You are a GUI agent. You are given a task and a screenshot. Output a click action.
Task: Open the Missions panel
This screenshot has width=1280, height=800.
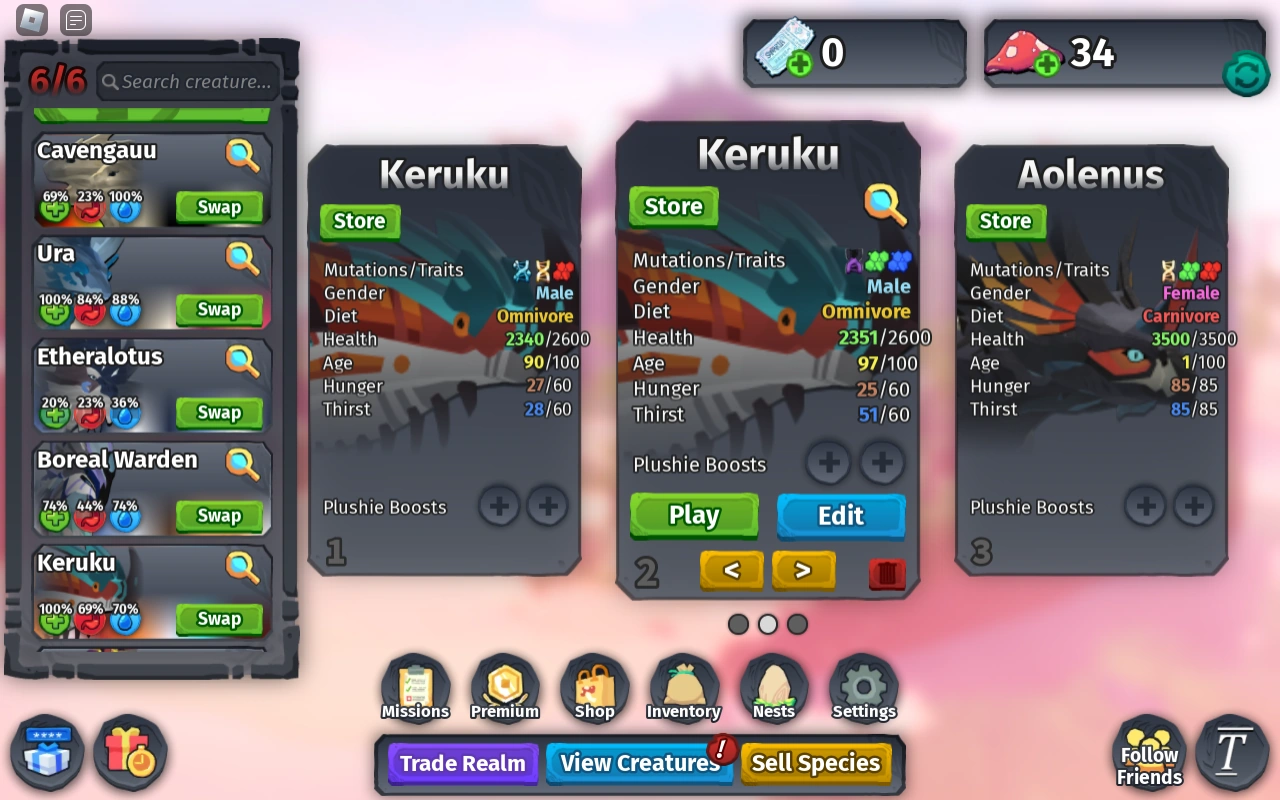coord(414,687)
